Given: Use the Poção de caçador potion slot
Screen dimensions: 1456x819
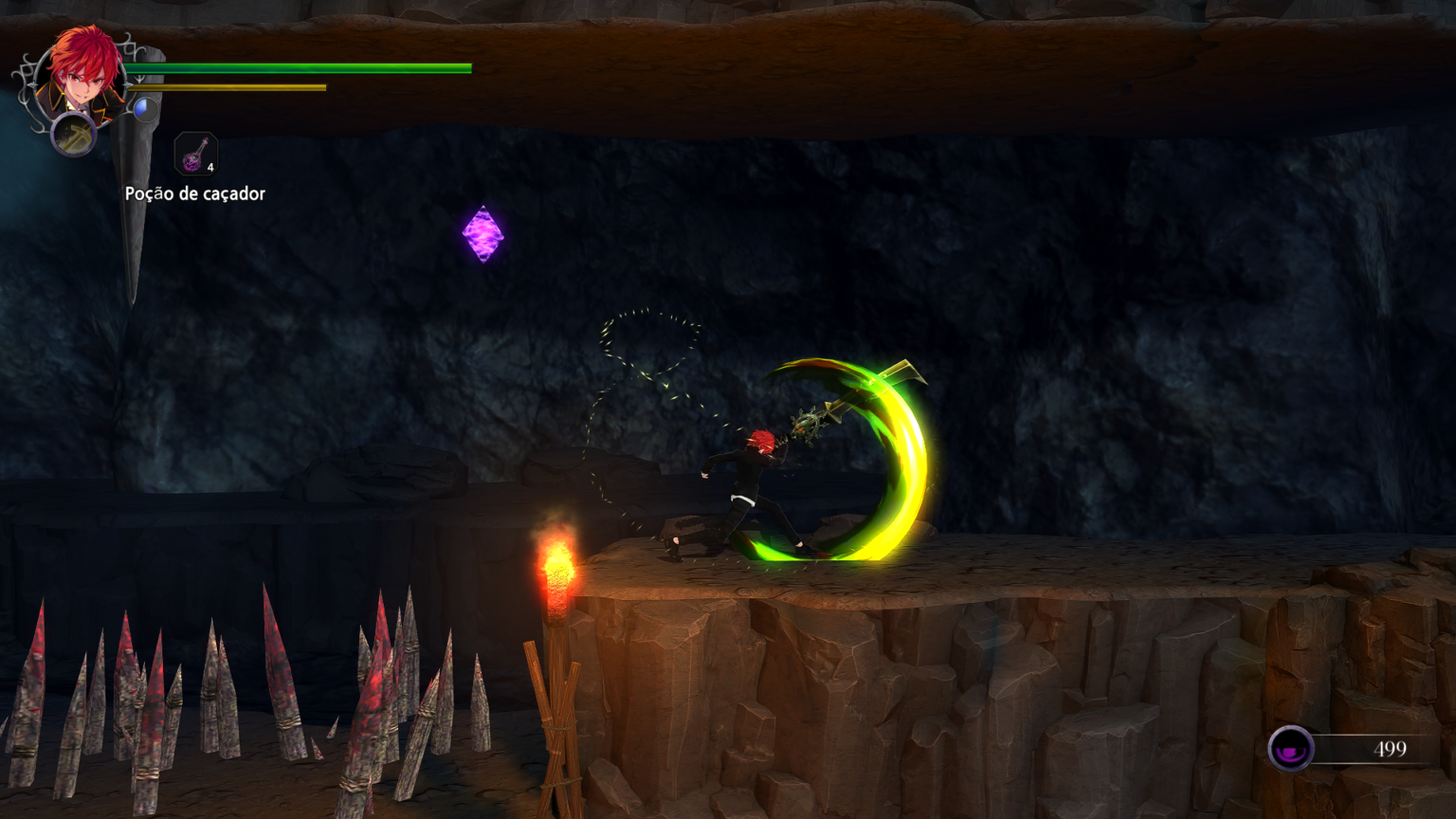Looking at the screenshot, I should pyautogui.click(x=196, y=155).
